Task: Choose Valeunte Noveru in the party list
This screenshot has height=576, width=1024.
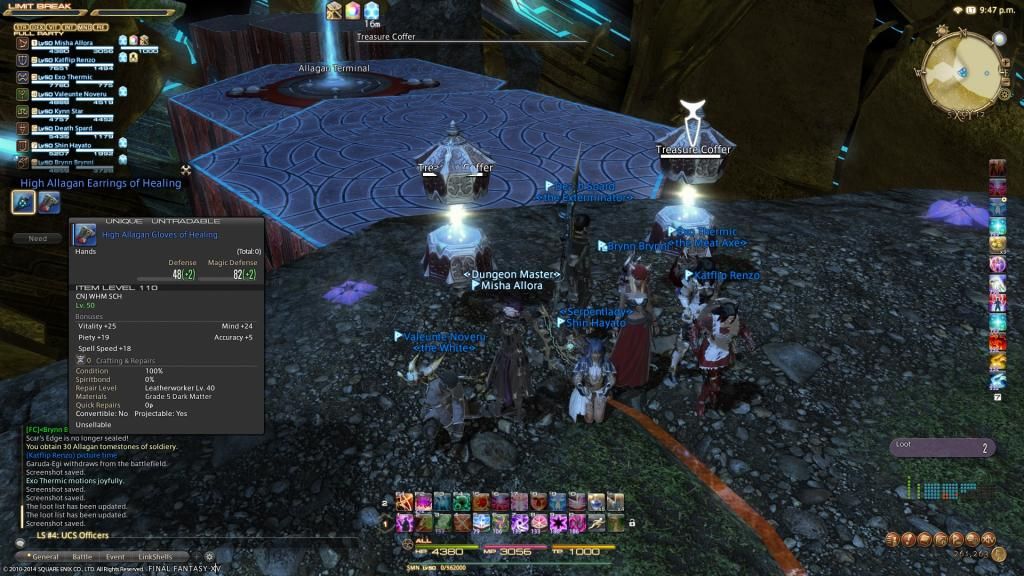Action: pyautogui.click(x=70, y=94)
